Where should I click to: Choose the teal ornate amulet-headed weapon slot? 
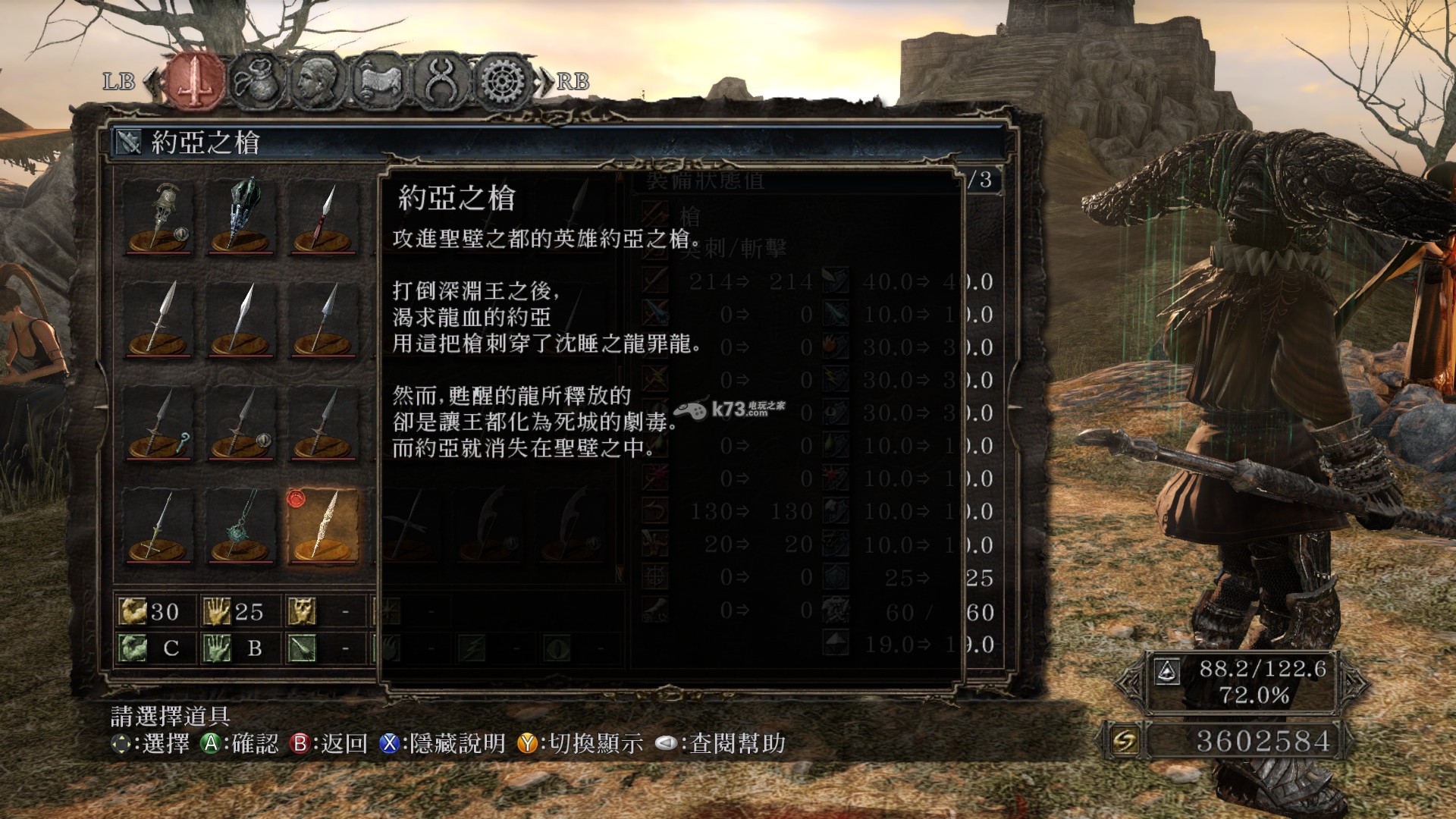241,526
